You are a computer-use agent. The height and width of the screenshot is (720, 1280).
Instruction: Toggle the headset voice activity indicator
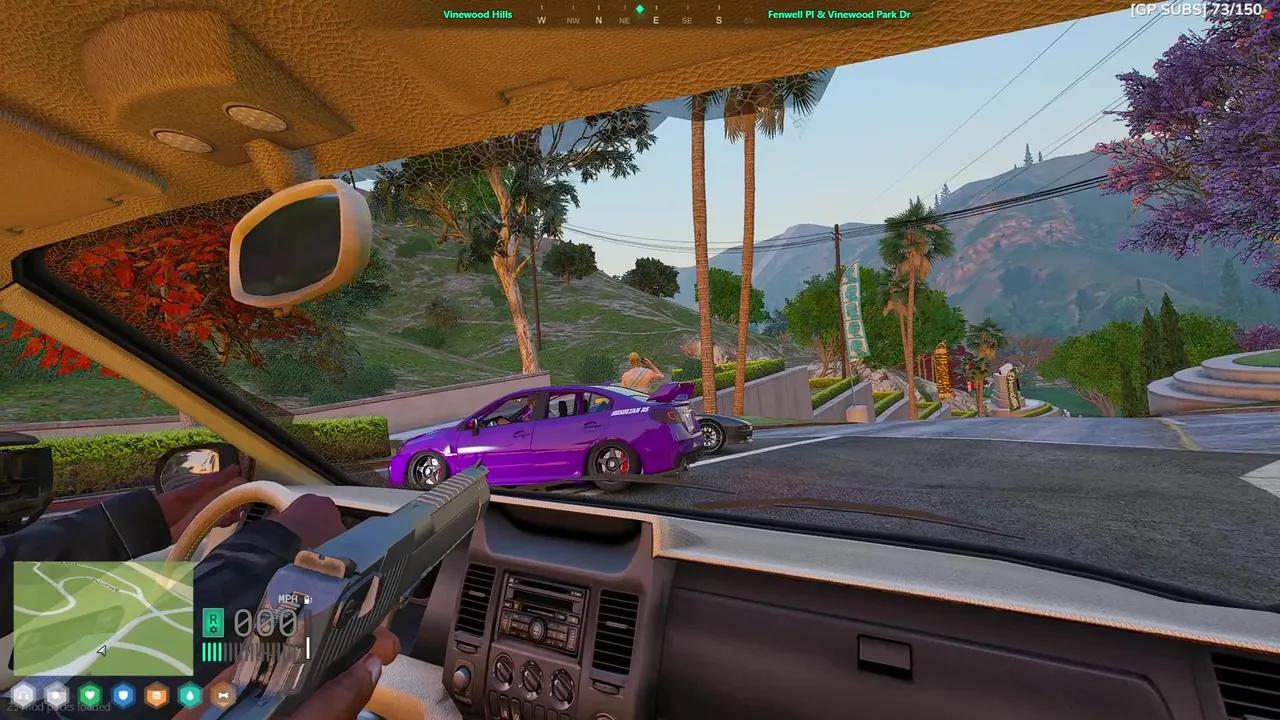pyautogui.click(x=23, y=695)
